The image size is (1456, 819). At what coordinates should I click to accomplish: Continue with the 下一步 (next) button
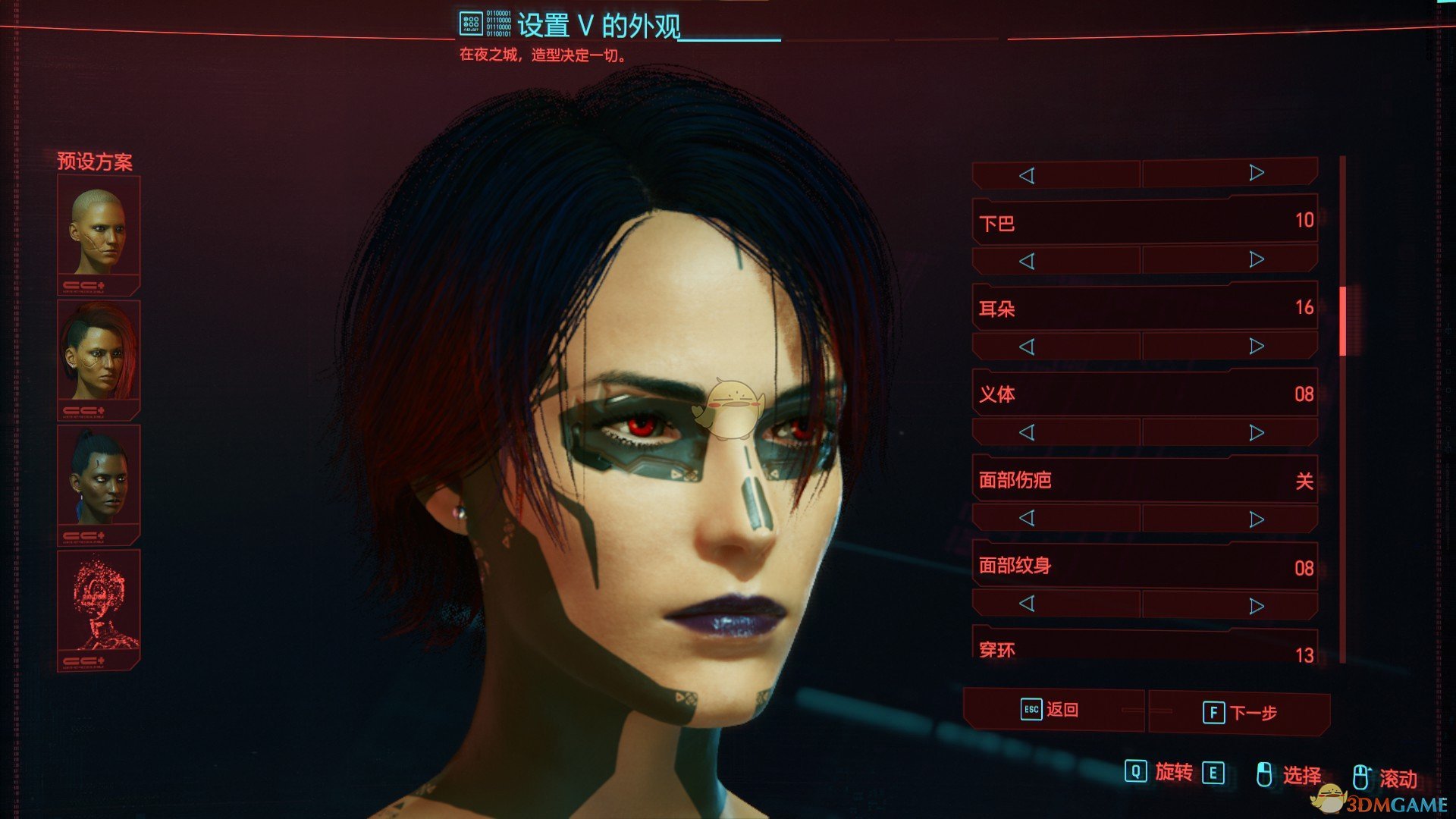pos(1240,713)
